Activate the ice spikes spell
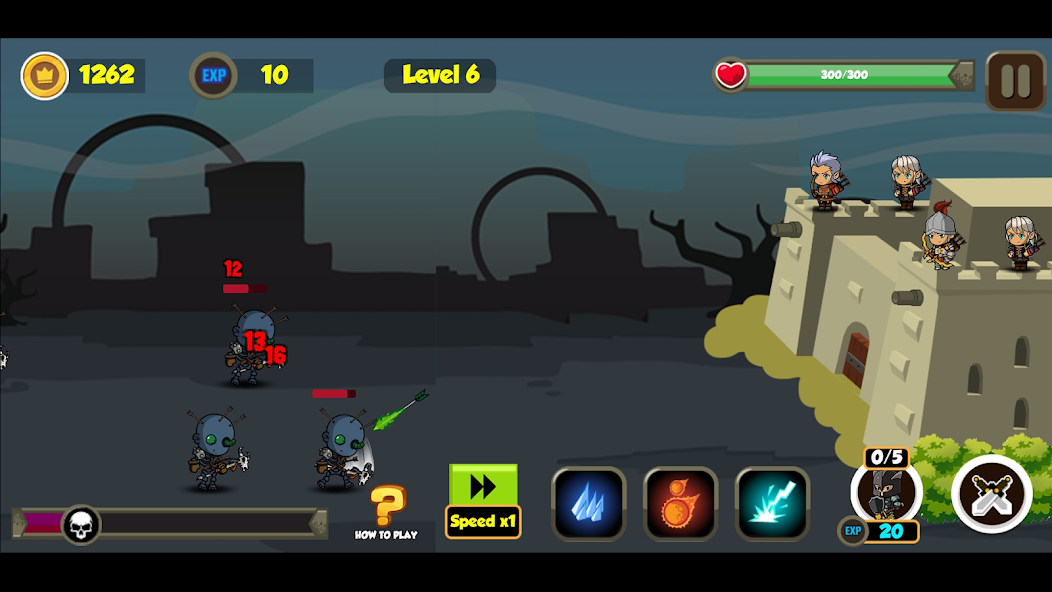The image size is (1052, 592). coord(588,503)
